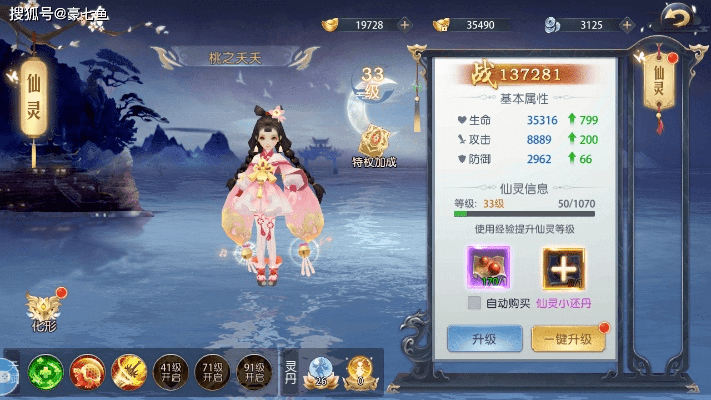The image size is (711, 400).
Task: Select the blue spirit pill with count 26
Action: pyautogui.click(x=321, y=372)
